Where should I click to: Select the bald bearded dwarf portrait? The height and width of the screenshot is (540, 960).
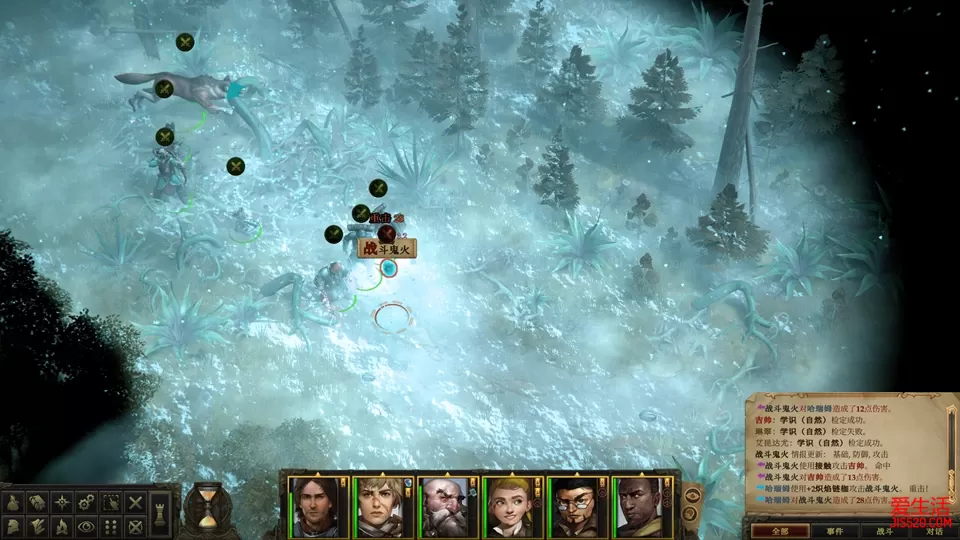point(448,506)
